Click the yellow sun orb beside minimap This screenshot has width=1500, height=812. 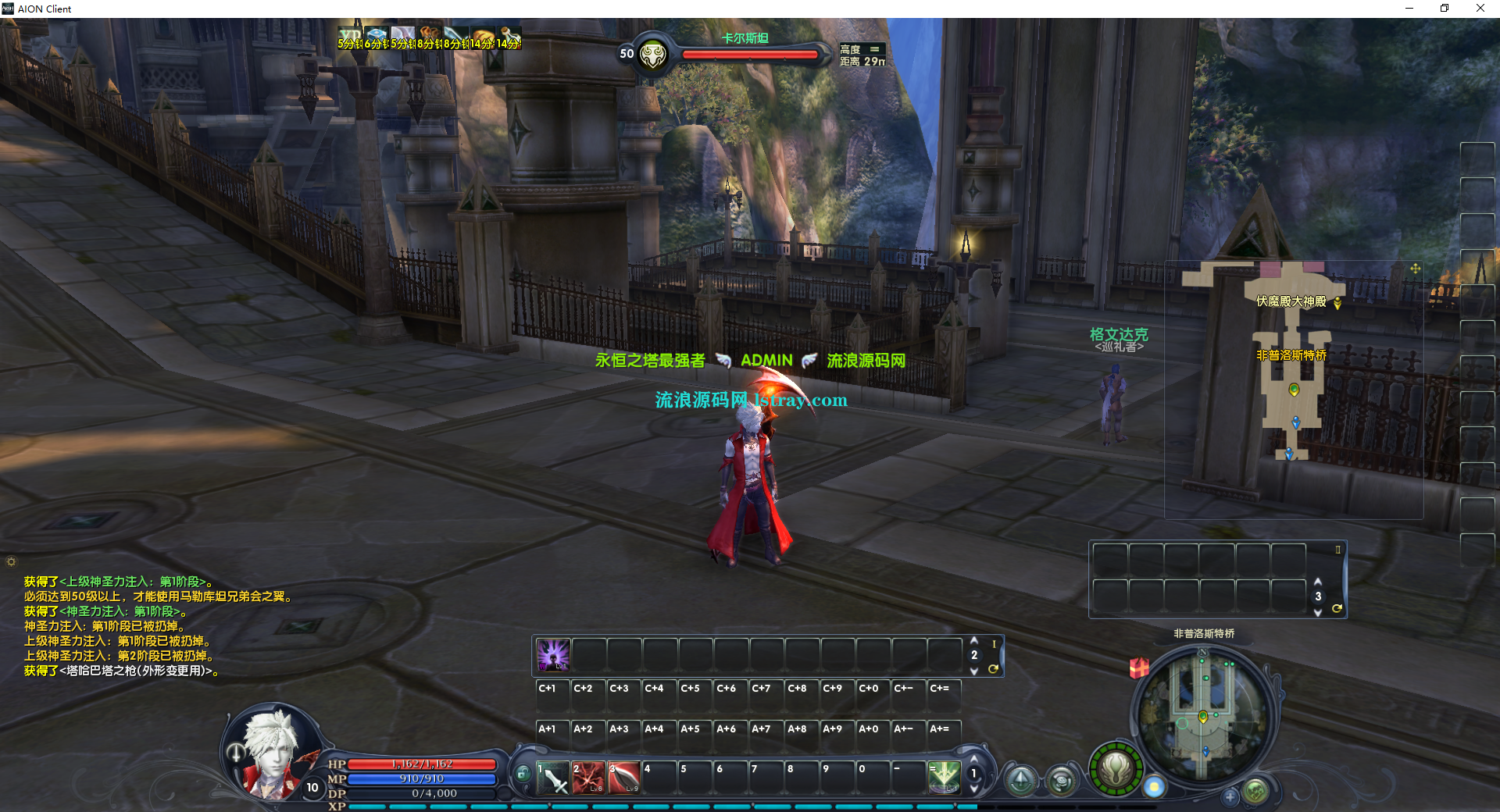tap(1154, 787)
